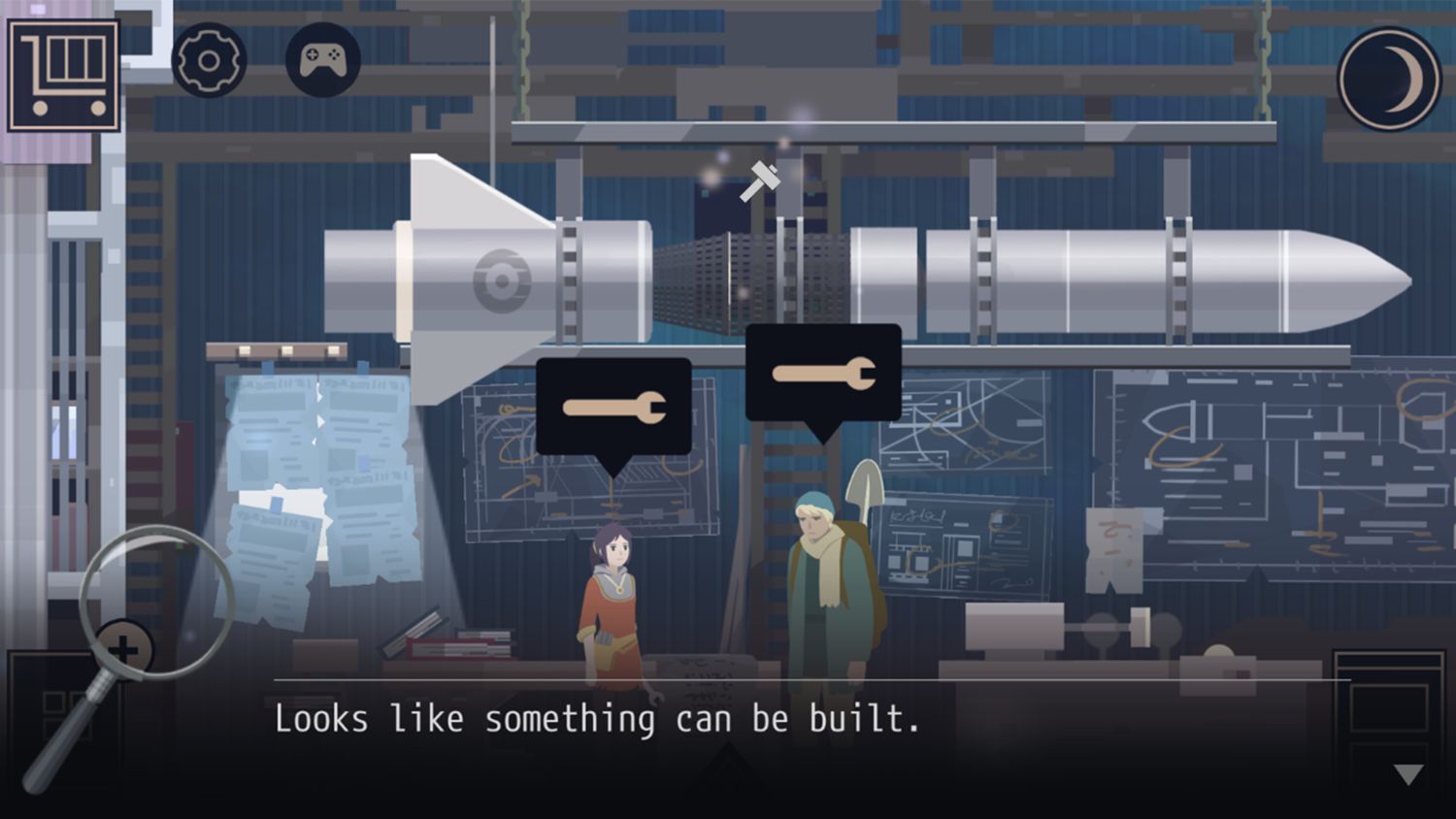Advance dialogue with the down arrow

pos(1407,773)
